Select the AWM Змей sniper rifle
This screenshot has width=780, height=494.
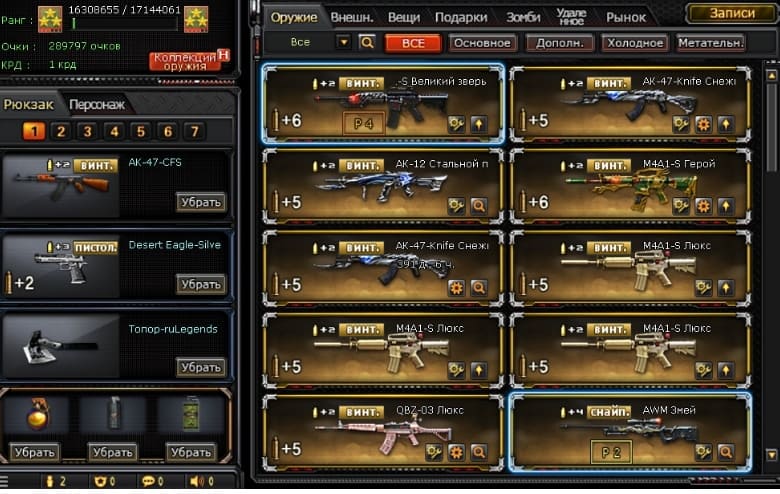[x=628, y=433]
